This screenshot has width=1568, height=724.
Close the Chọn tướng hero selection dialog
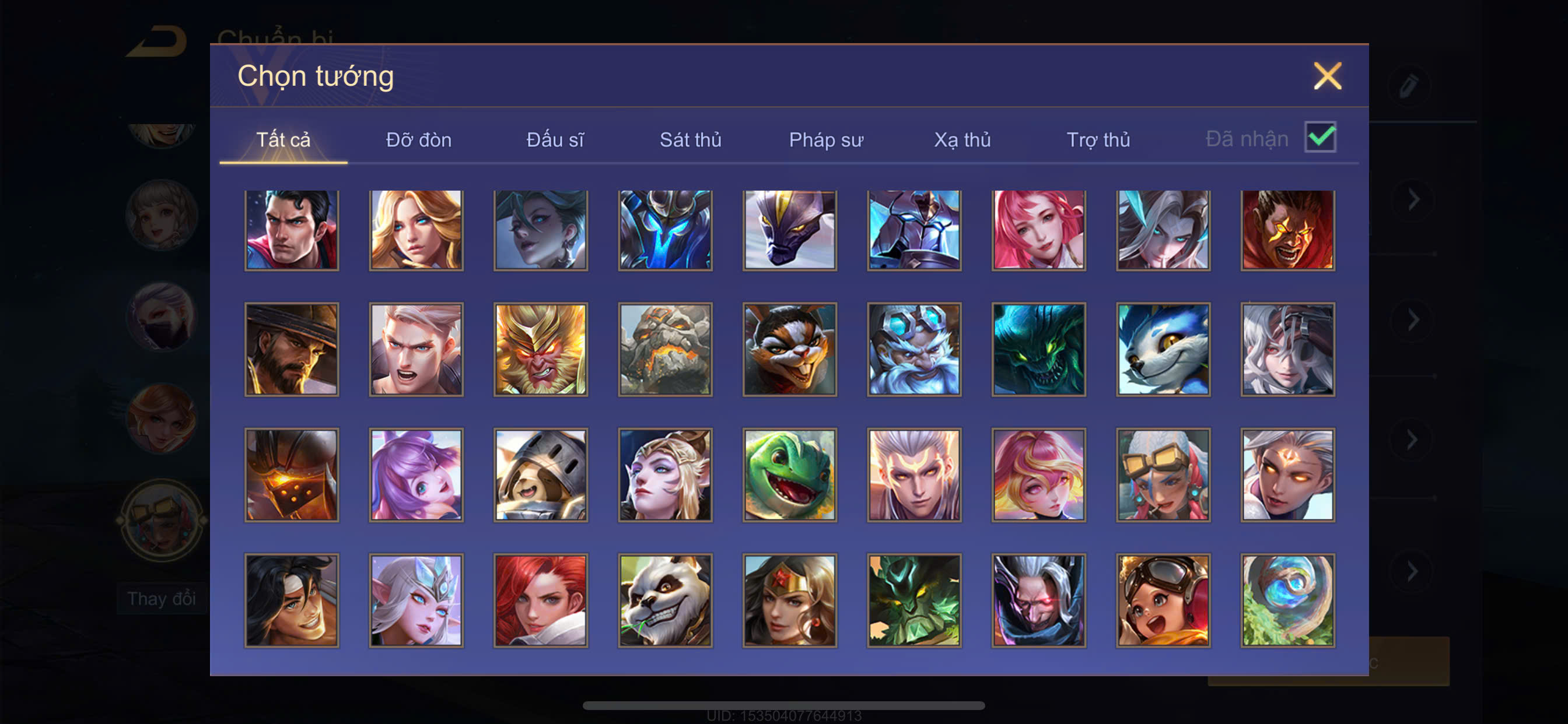[x=1327, y=76]
